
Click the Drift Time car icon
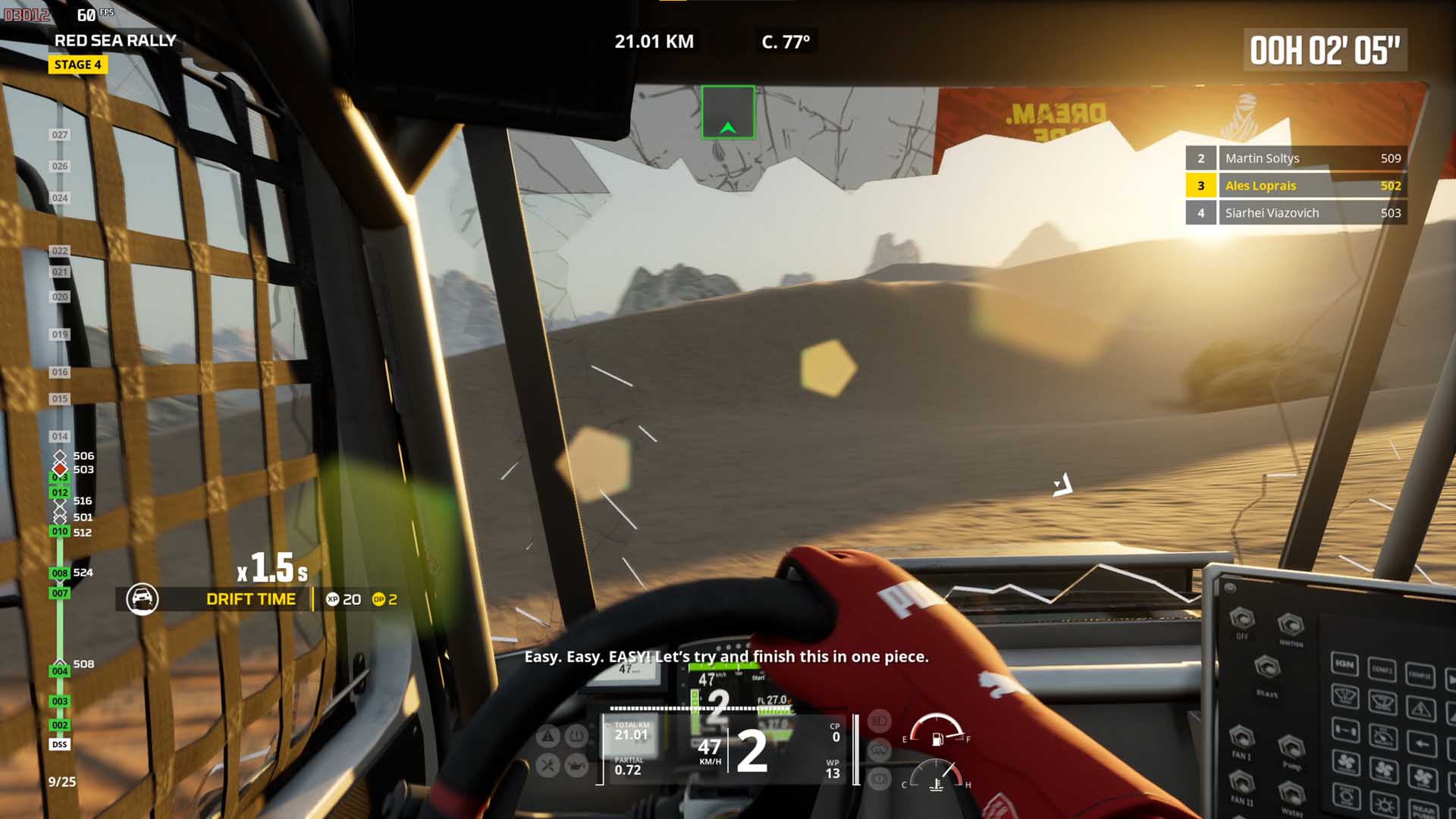coord(142,599)
